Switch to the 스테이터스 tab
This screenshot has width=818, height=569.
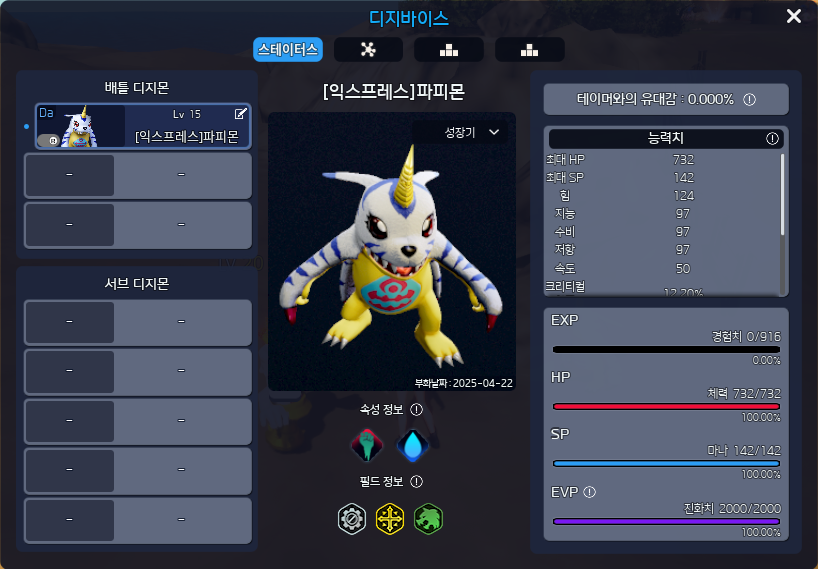click(x=287, y=49)
